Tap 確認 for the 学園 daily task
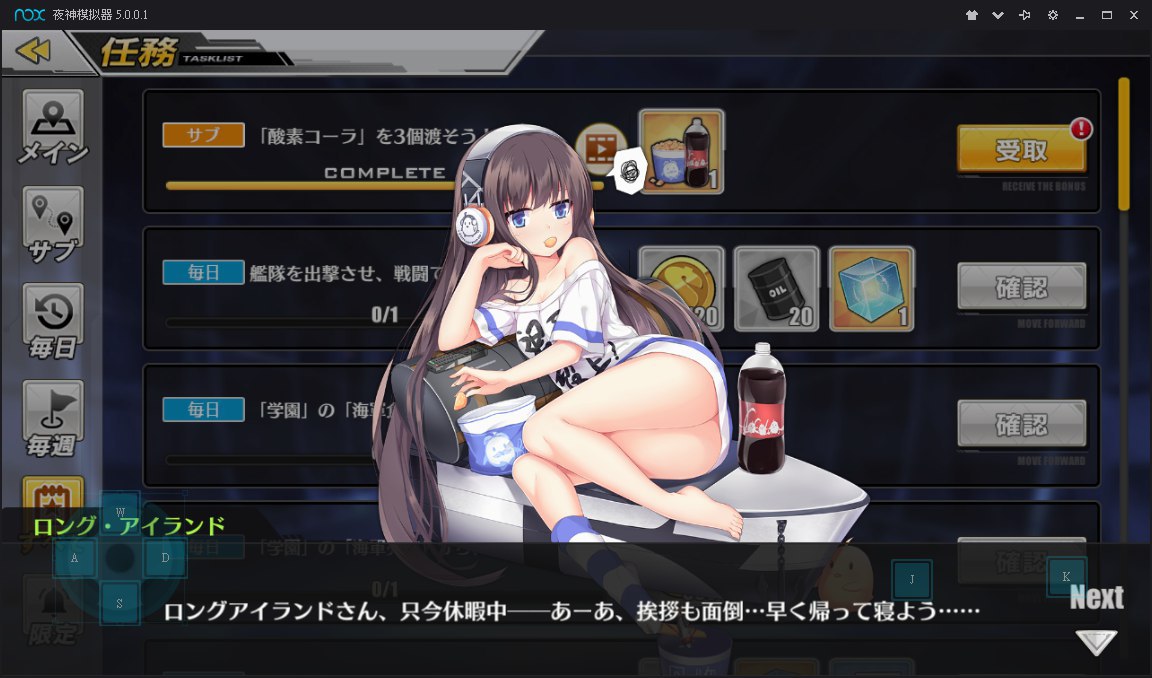 tap(1021, 424)
